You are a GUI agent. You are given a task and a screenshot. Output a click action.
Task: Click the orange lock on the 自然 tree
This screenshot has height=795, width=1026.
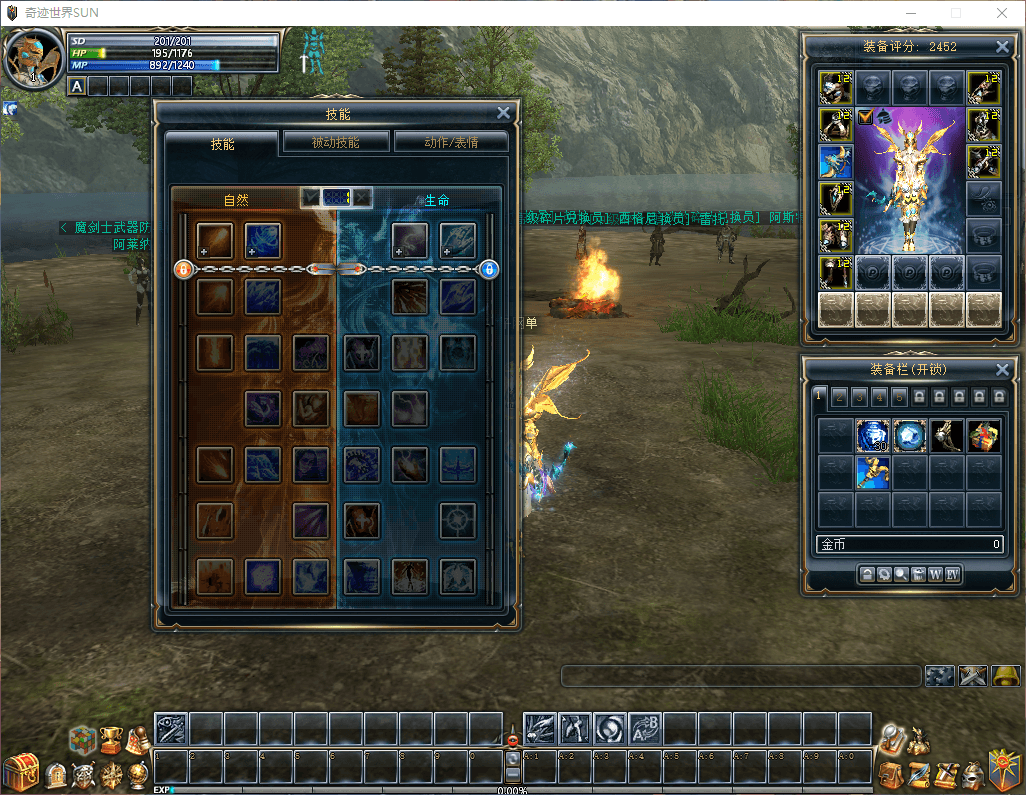point(183,269)
